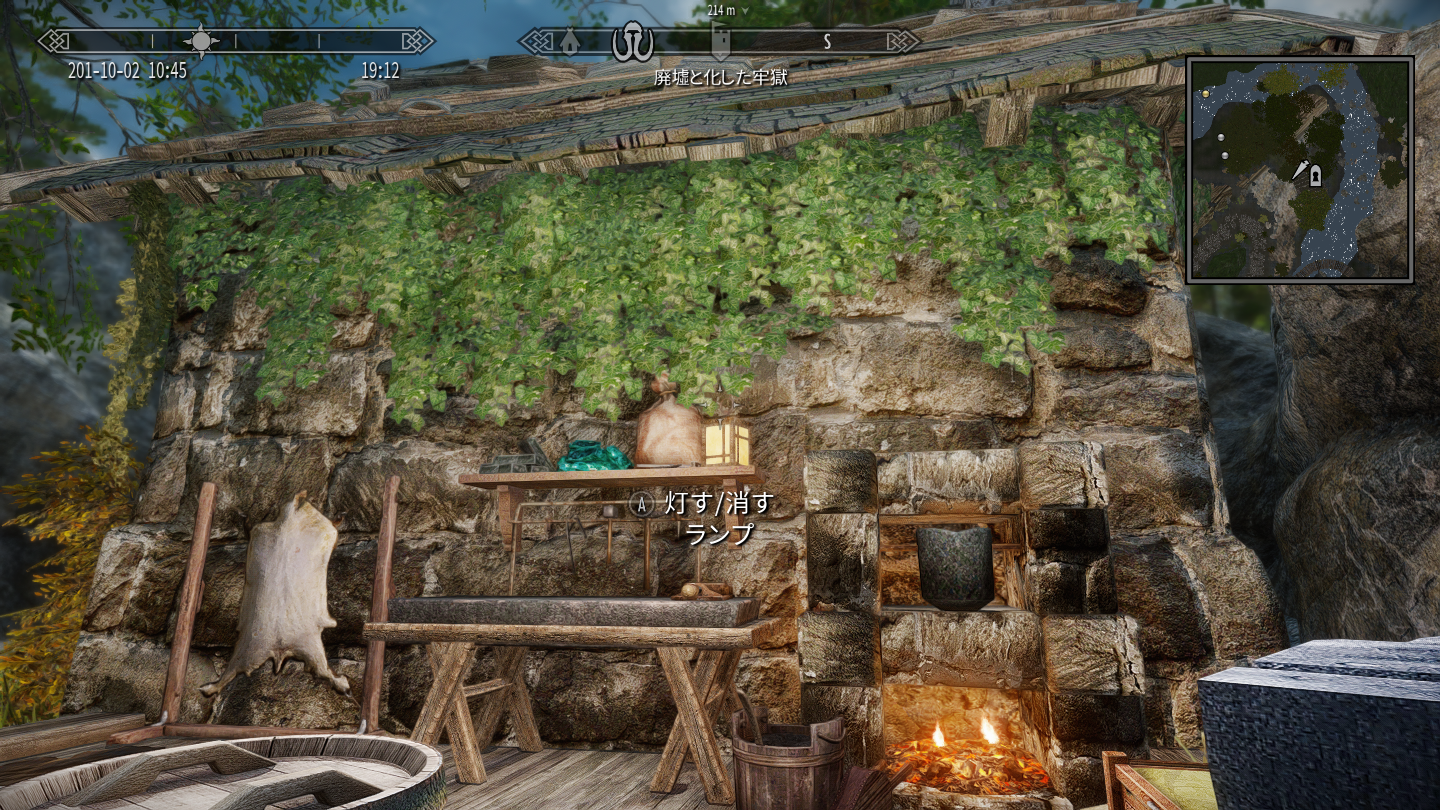Click the yellow dot marker on the minimap
The width and height of the screenshot is (1440, 810).
tap(1207, 93)
